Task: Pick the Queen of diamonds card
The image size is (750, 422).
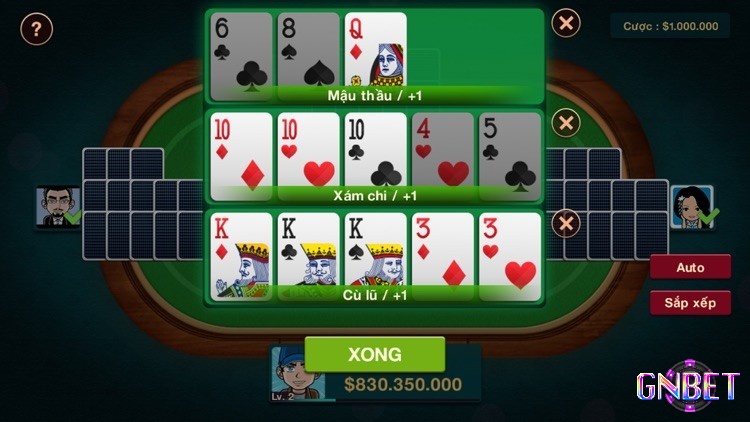Action: pyautogui.click(x=375, y=50)
